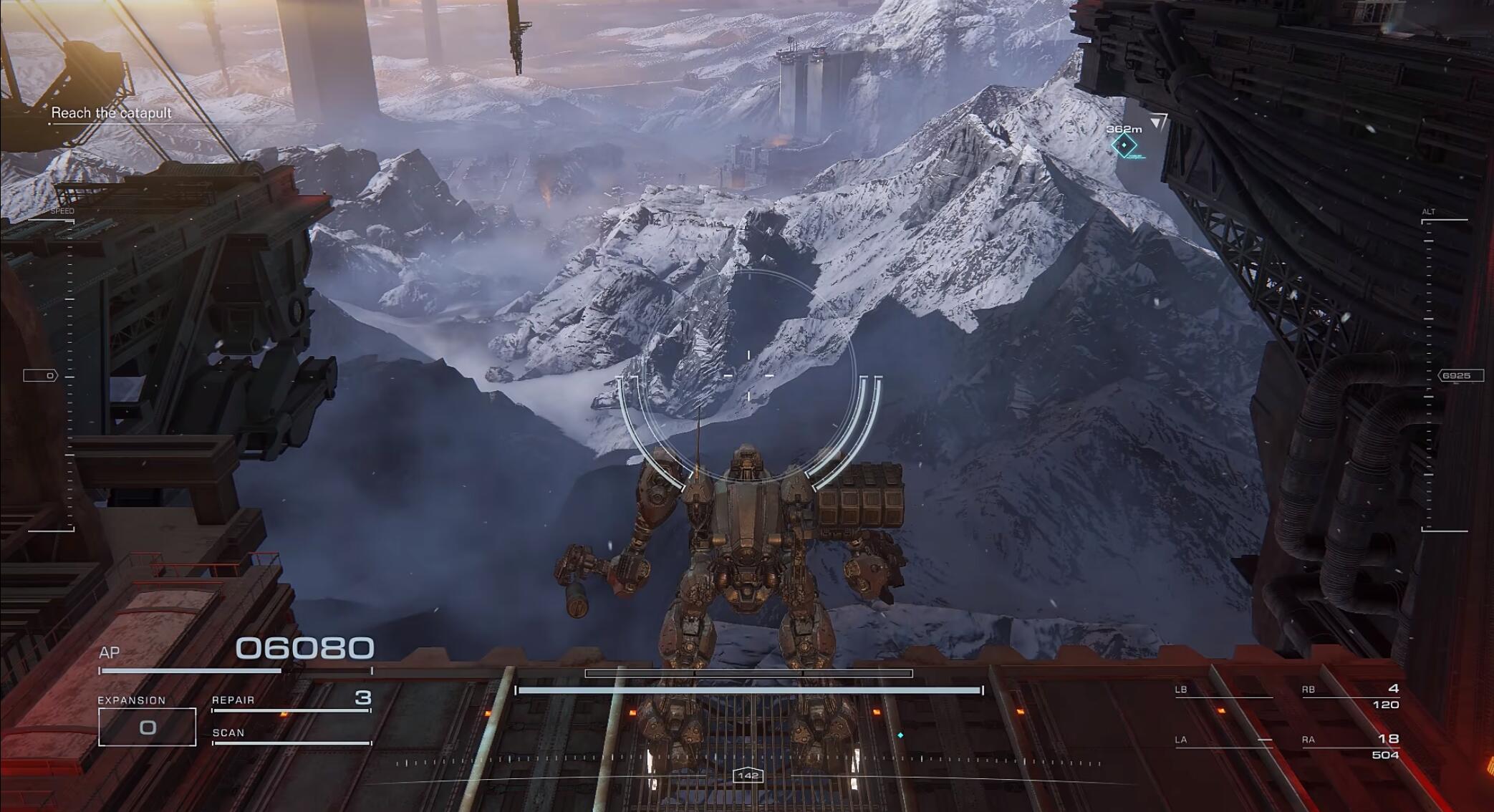1494x812 pixels.
Task: Expand the ALT readout showing 6925
Action: tap(1459, 374)
